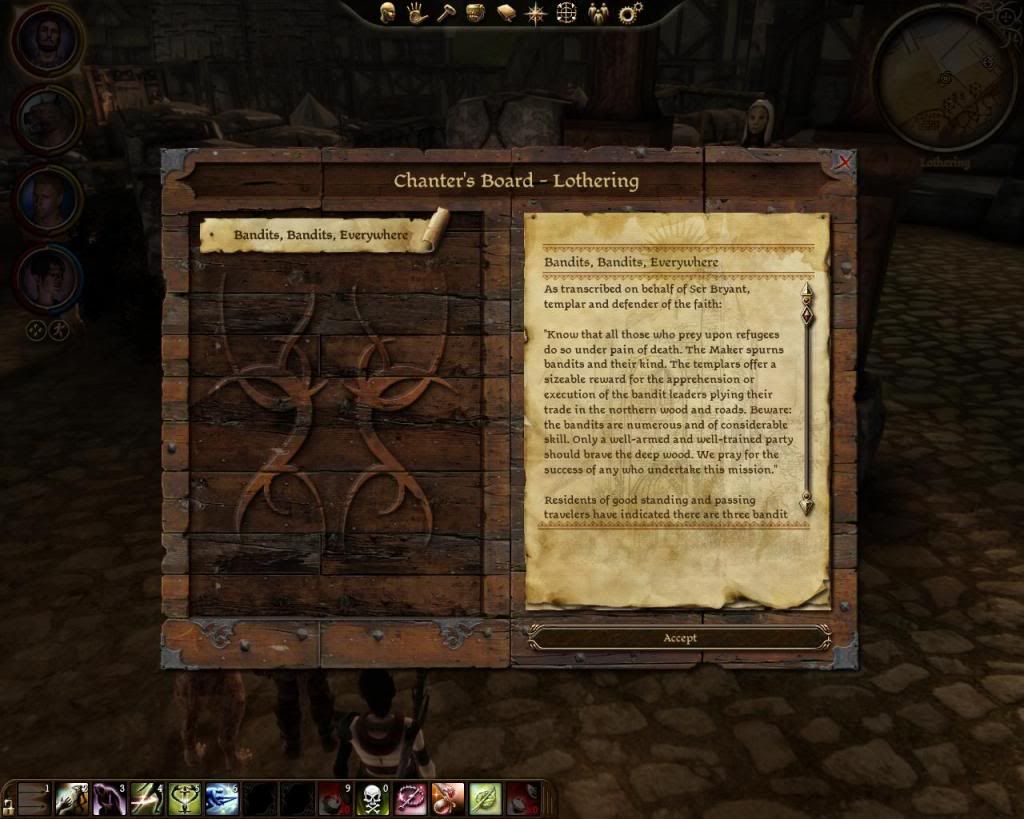Open the inventory chest icon
The image size is (1024, 819).
click(476, 13)
